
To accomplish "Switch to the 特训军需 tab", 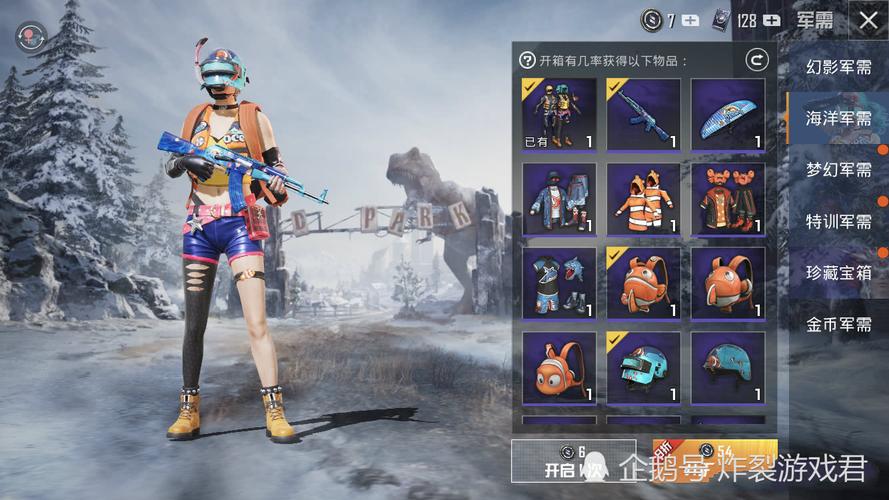I will click(838, 221).
